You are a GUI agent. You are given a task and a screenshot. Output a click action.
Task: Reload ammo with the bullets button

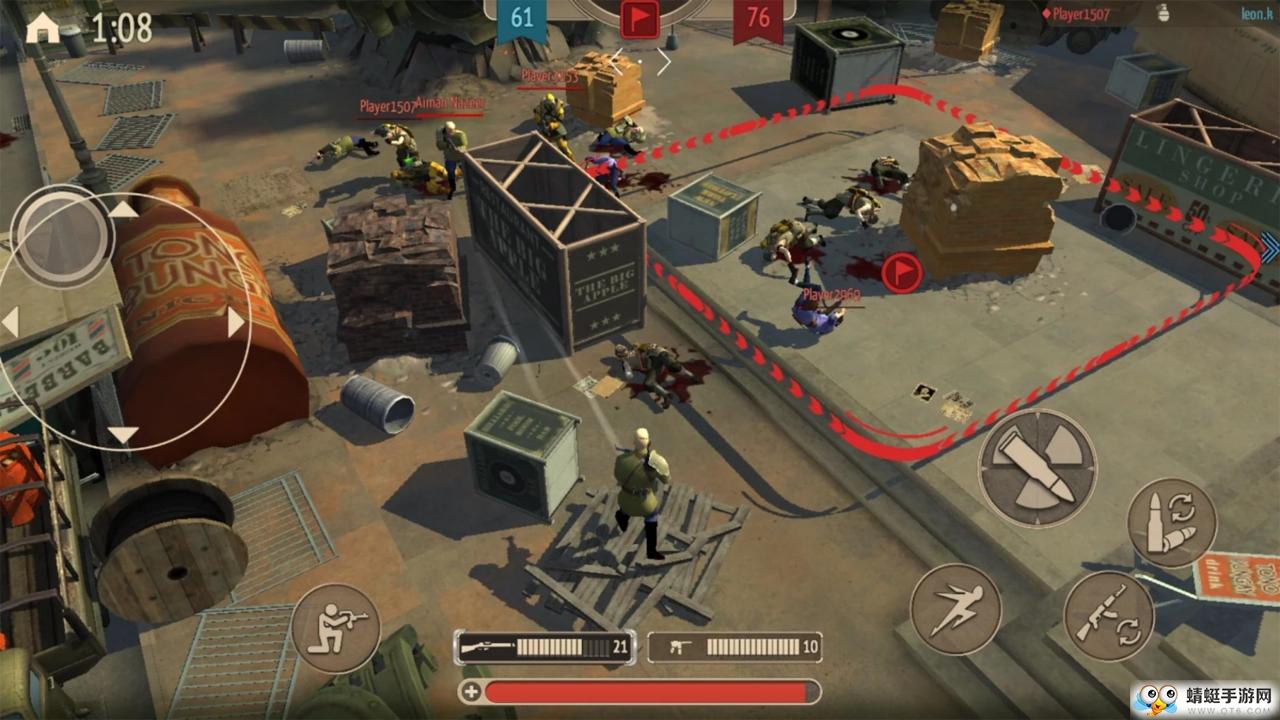[x=1171, y=522]
